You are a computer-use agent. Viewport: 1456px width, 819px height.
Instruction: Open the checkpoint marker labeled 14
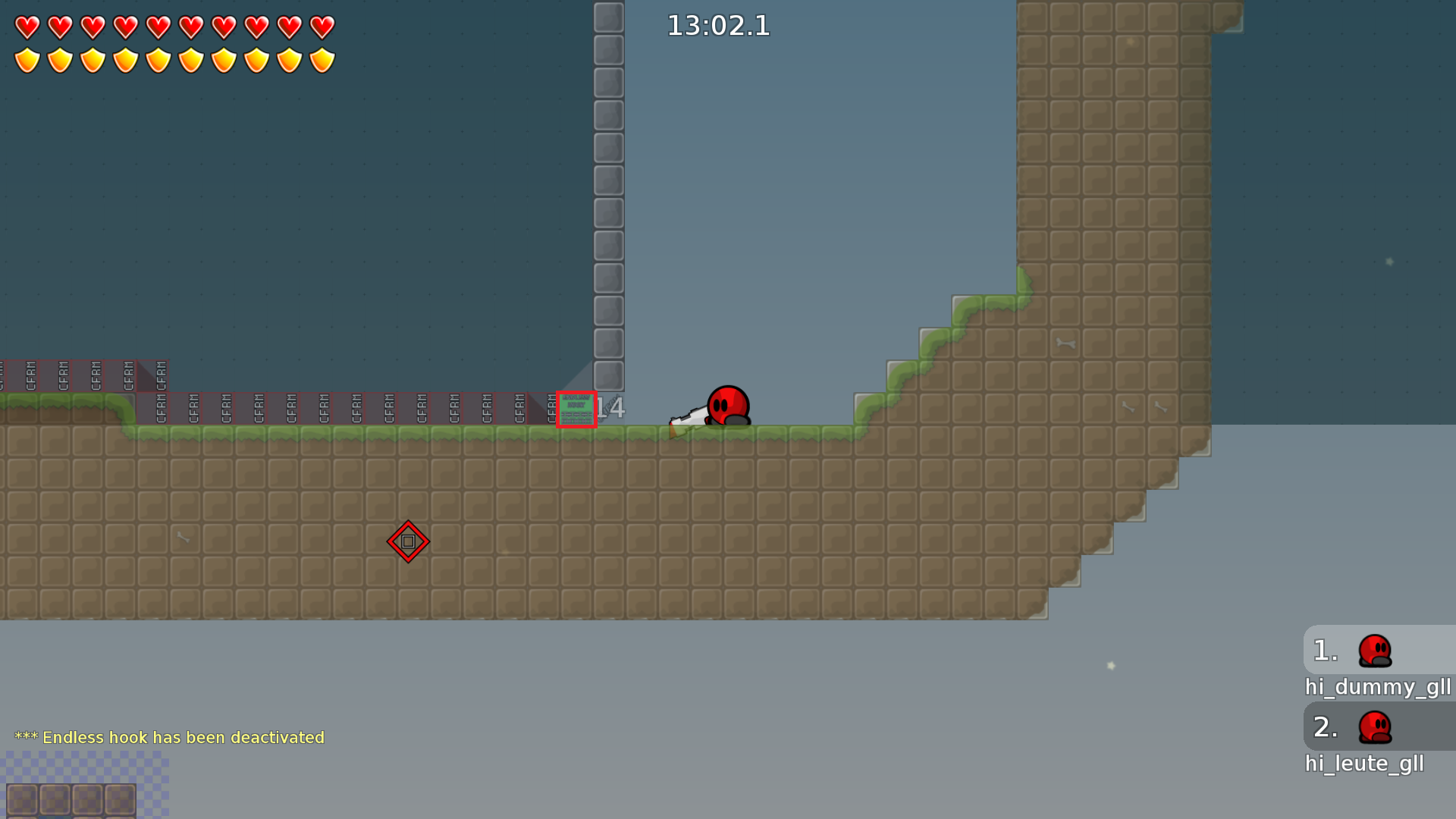coord(611,408)
